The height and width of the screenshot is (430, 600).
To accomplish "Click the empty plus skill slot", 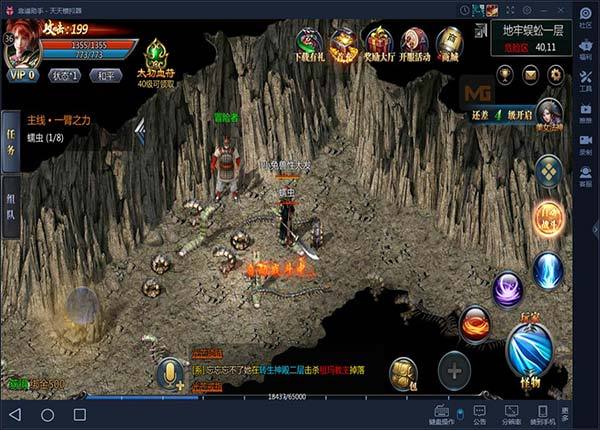I will [454, 371].
